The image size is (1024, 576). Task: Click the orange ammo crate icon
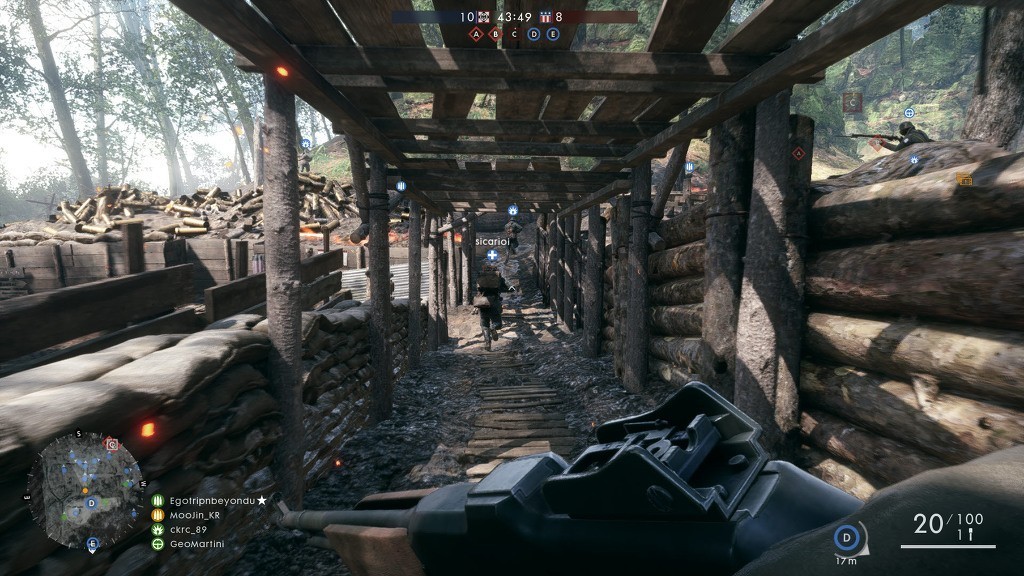tap(964, 179)
